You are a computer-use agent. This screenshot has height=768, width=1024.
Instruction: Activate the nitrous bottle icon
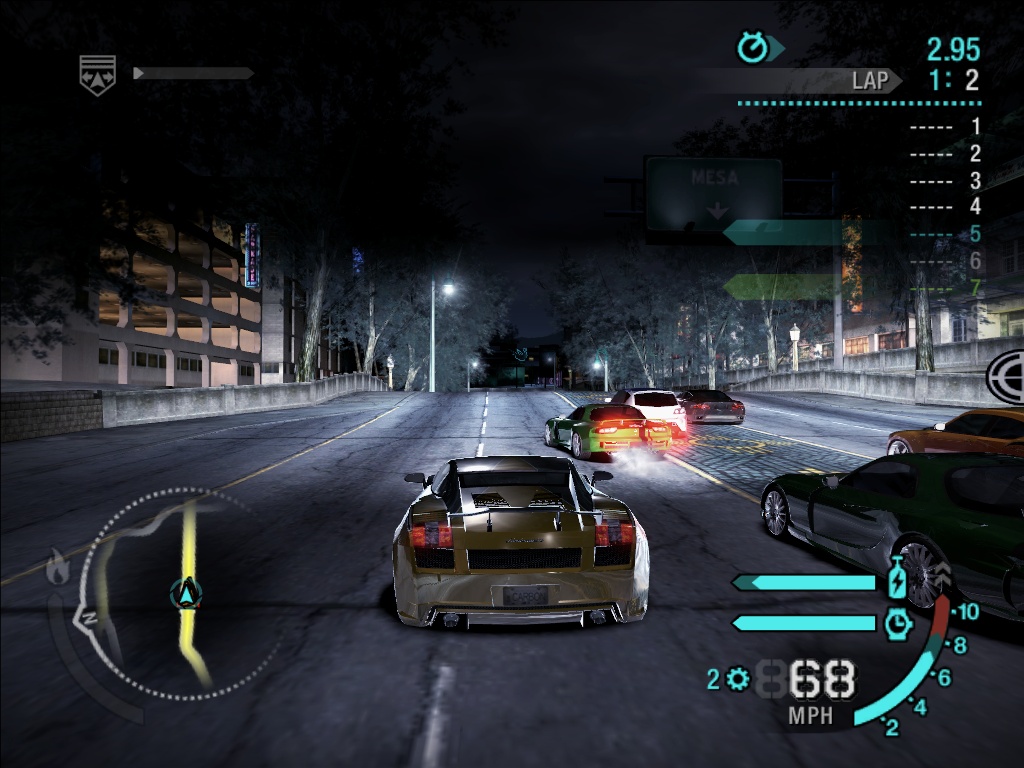pyautogui.click(x=897, y=581)
